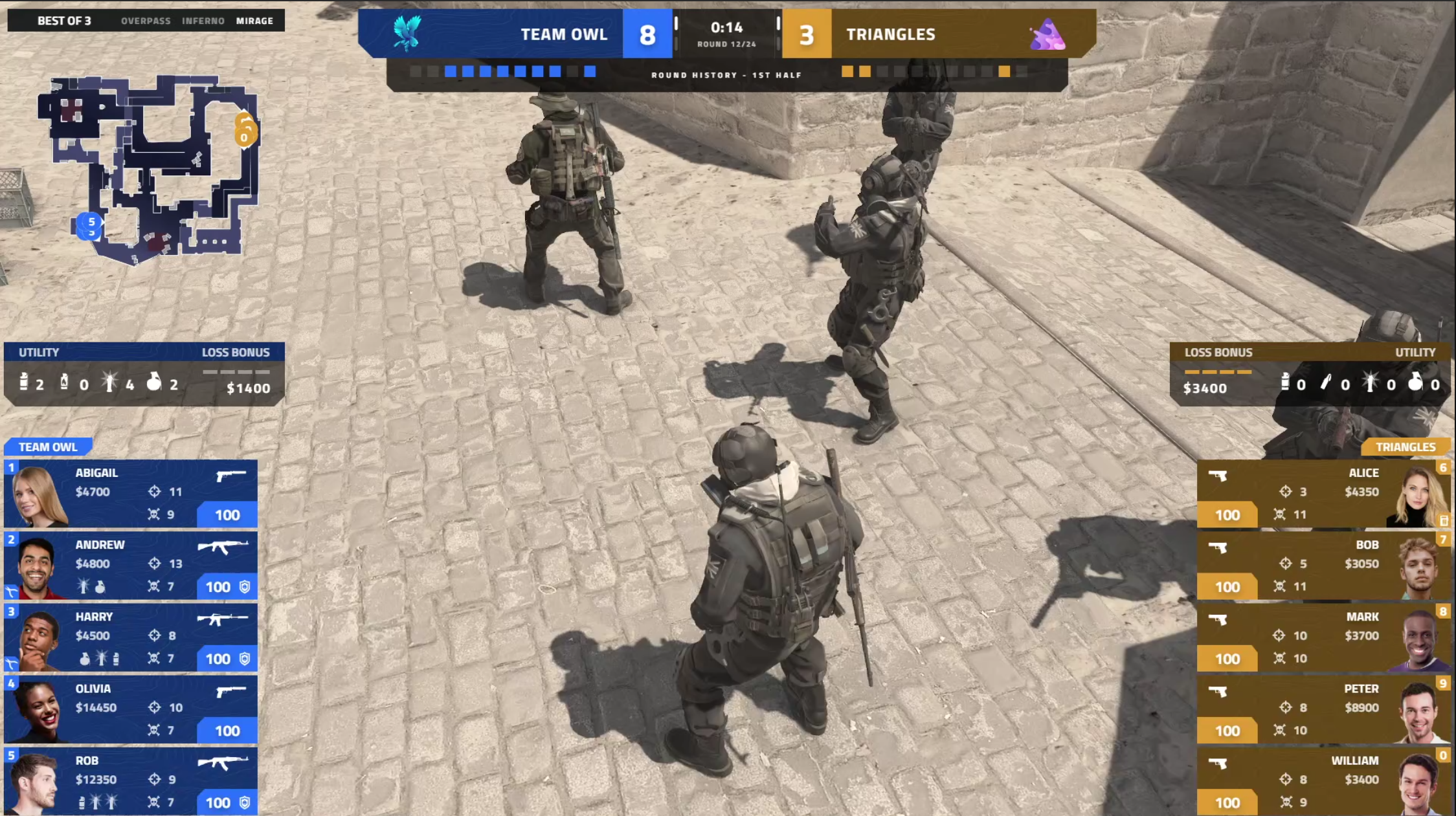
Task: Select Abigail's player card
Action: point(131,494)
